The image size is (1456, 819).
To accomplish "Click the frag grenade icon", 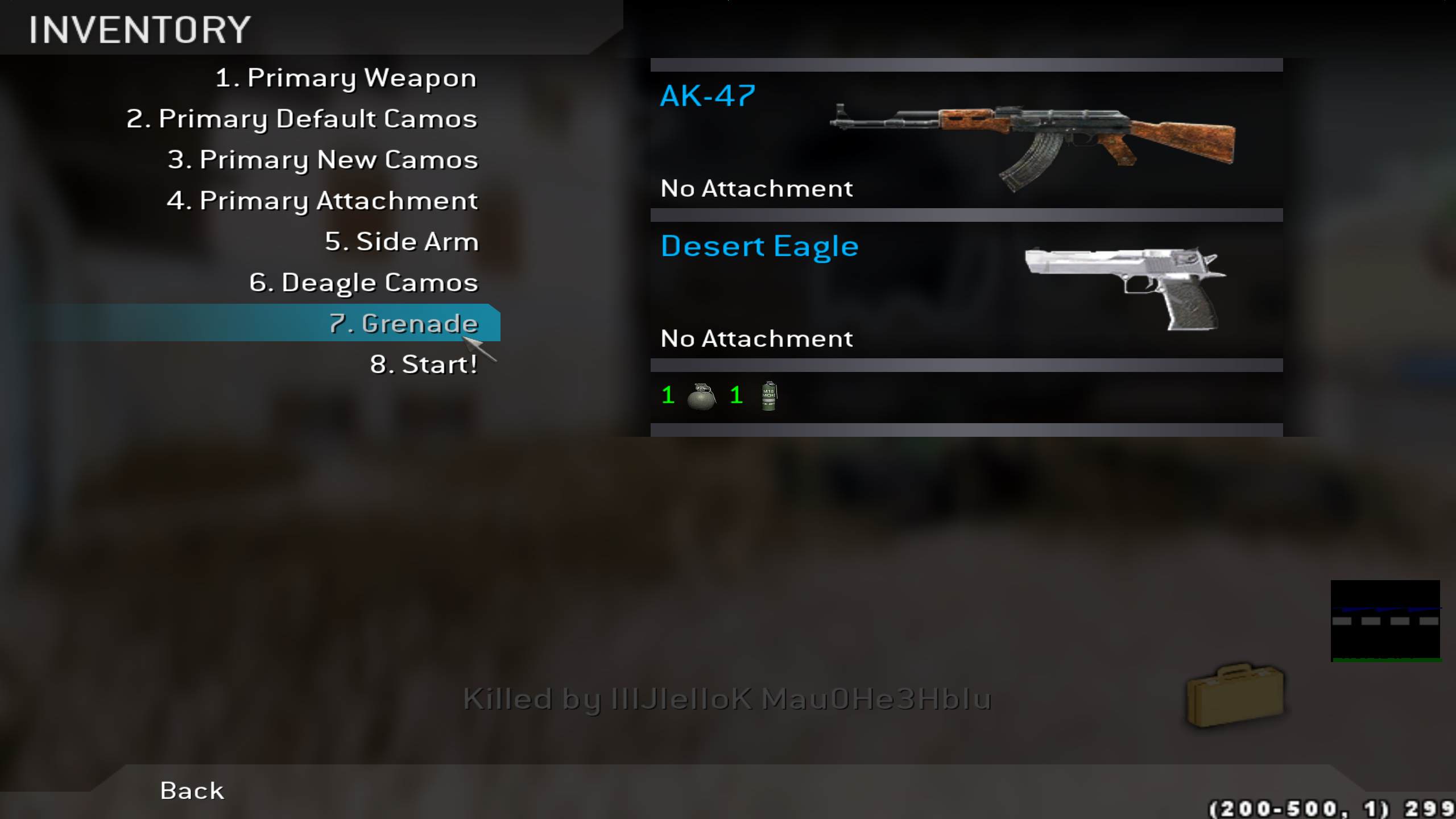I will point(701,396).
